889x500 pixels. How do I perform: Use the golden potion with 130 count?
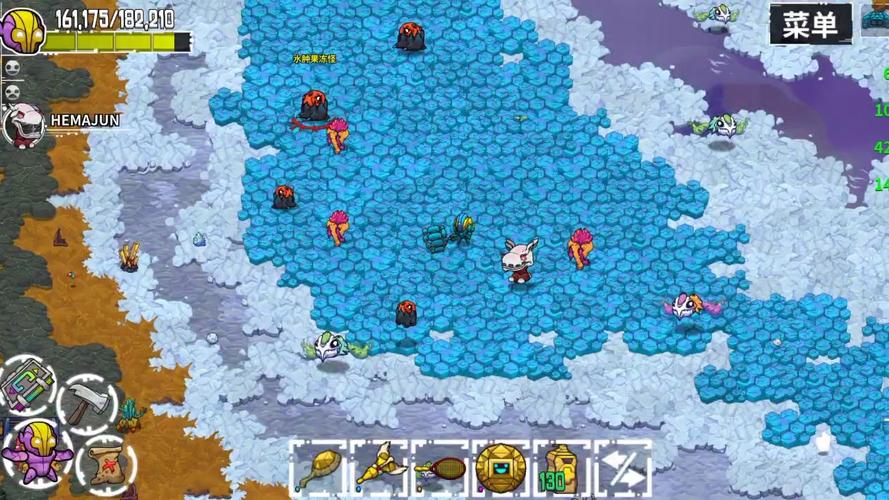click(x=561, y=468)
